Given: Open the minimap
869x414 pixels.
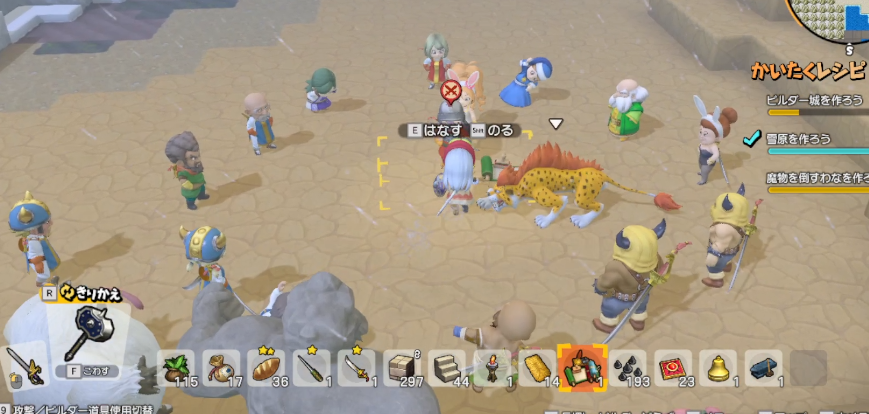Looking at the screenshot, I should click(830, 22).
